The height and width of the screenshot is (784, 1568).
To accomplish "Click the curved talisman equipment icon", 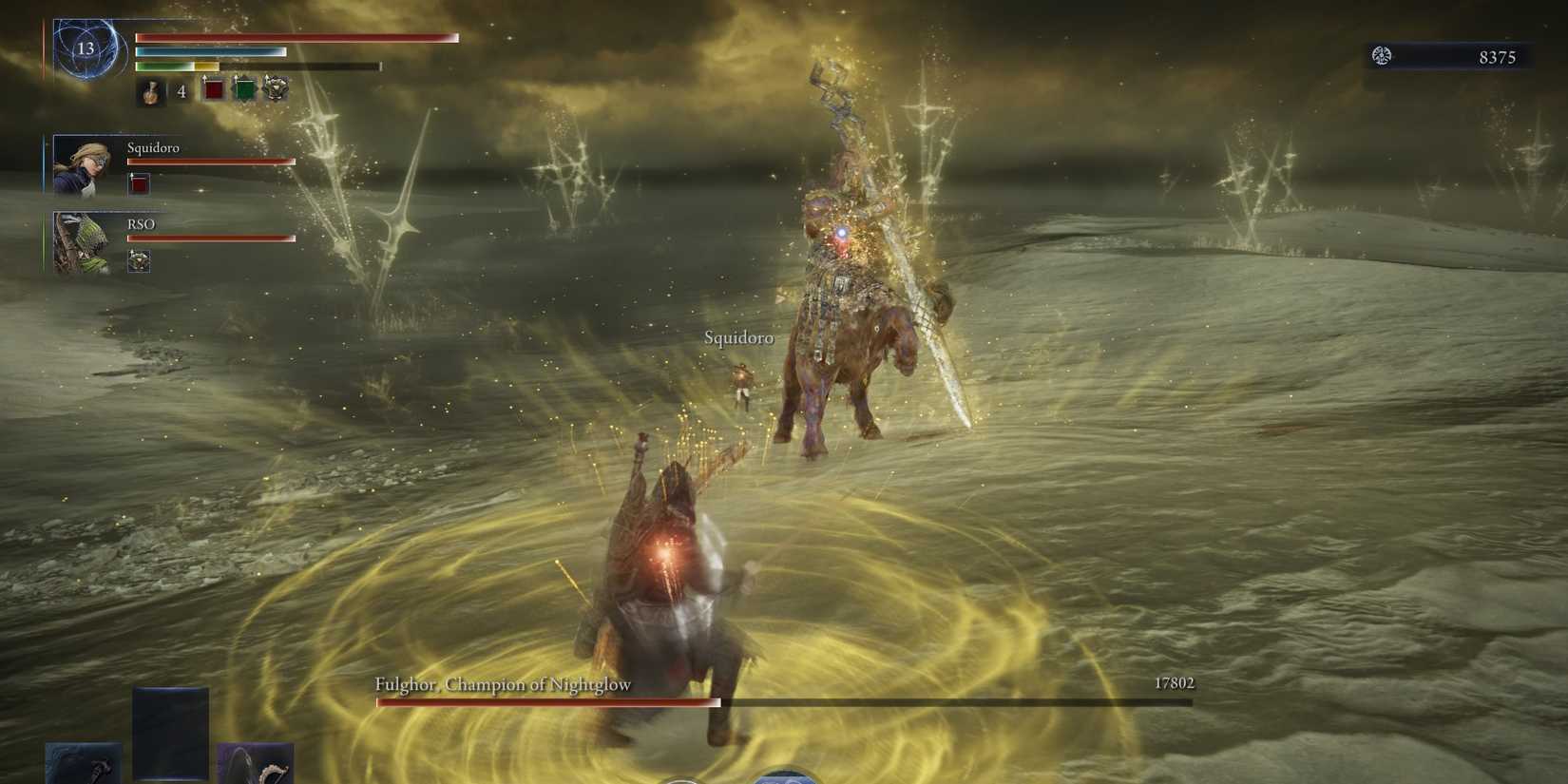I will (x=257, y=765).
